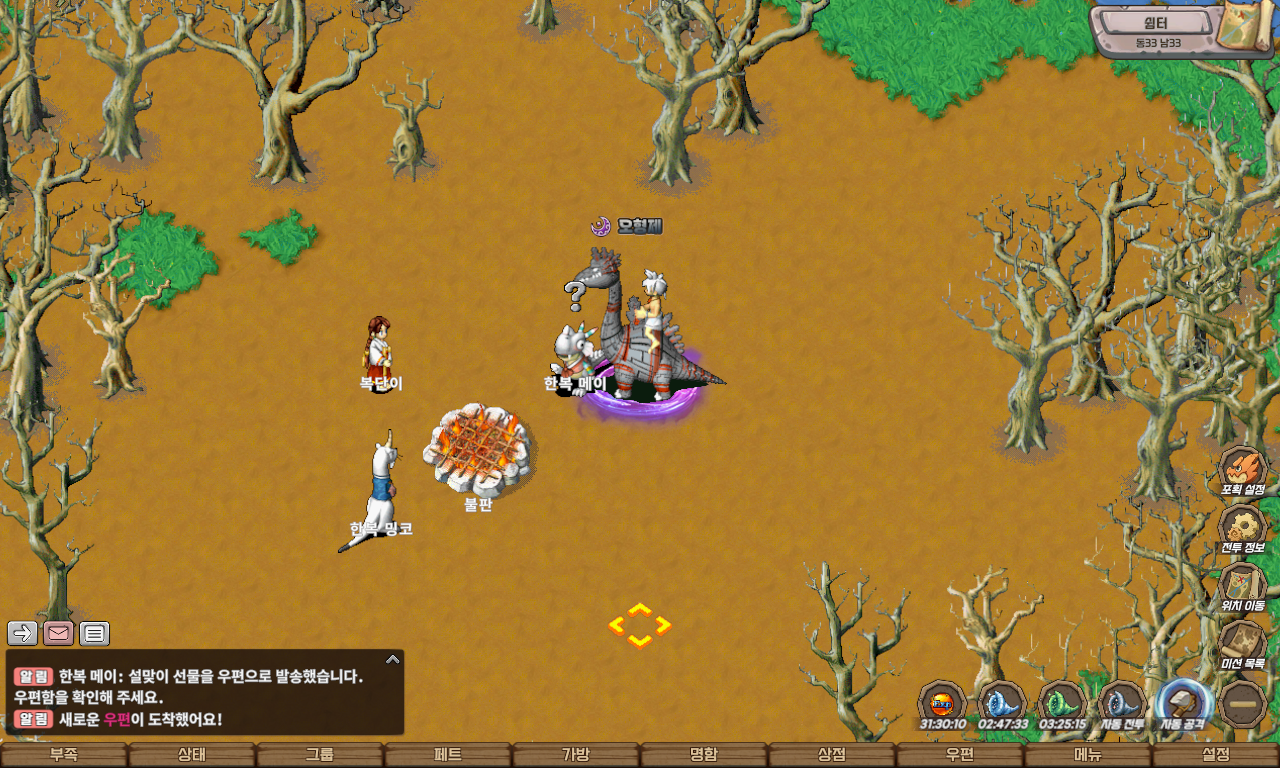
Task: Open the 가방 (bag) inventory
Action: [576, 755]
